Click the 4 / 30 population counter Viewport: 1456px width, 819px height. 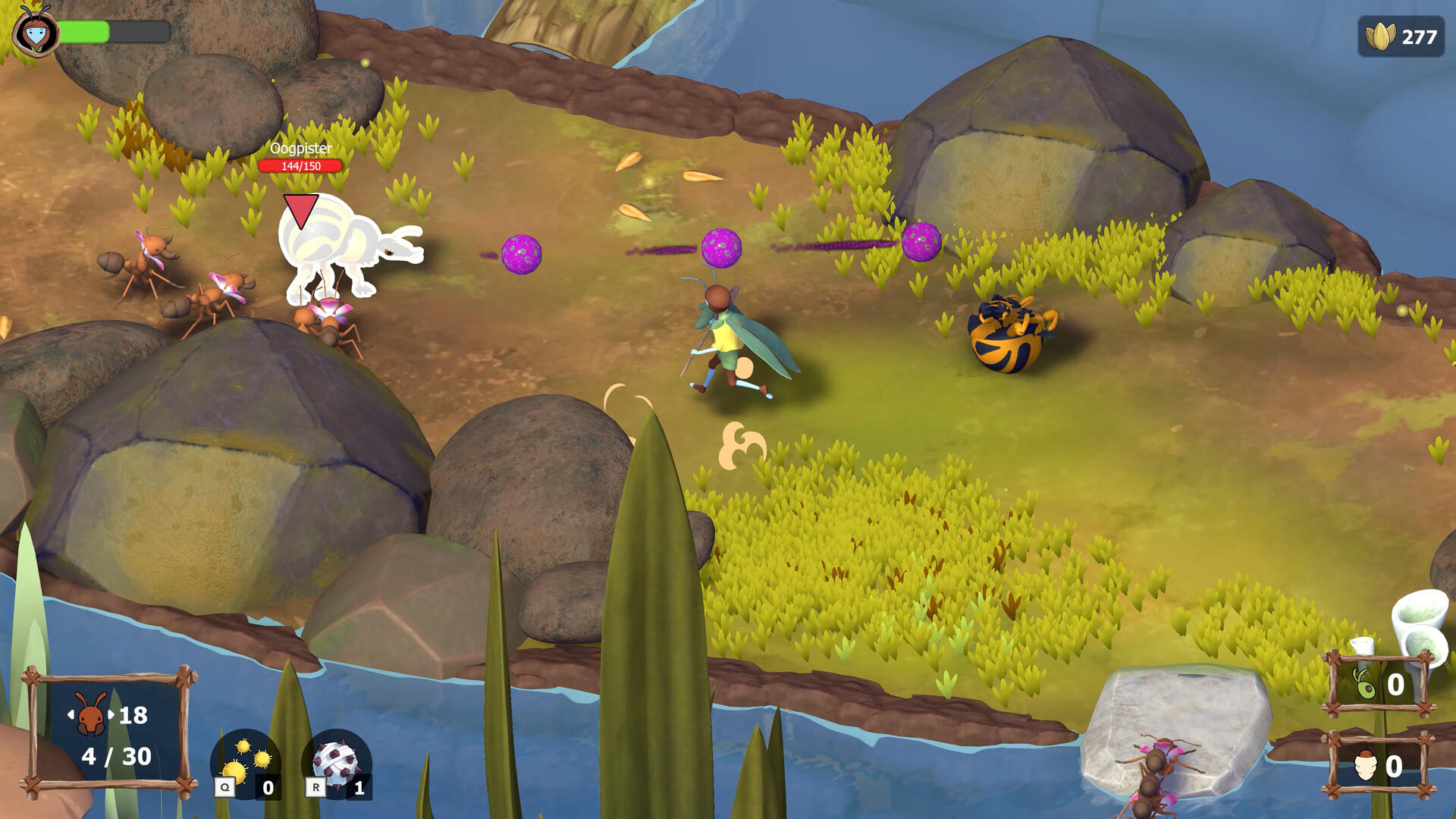point(115,756)
